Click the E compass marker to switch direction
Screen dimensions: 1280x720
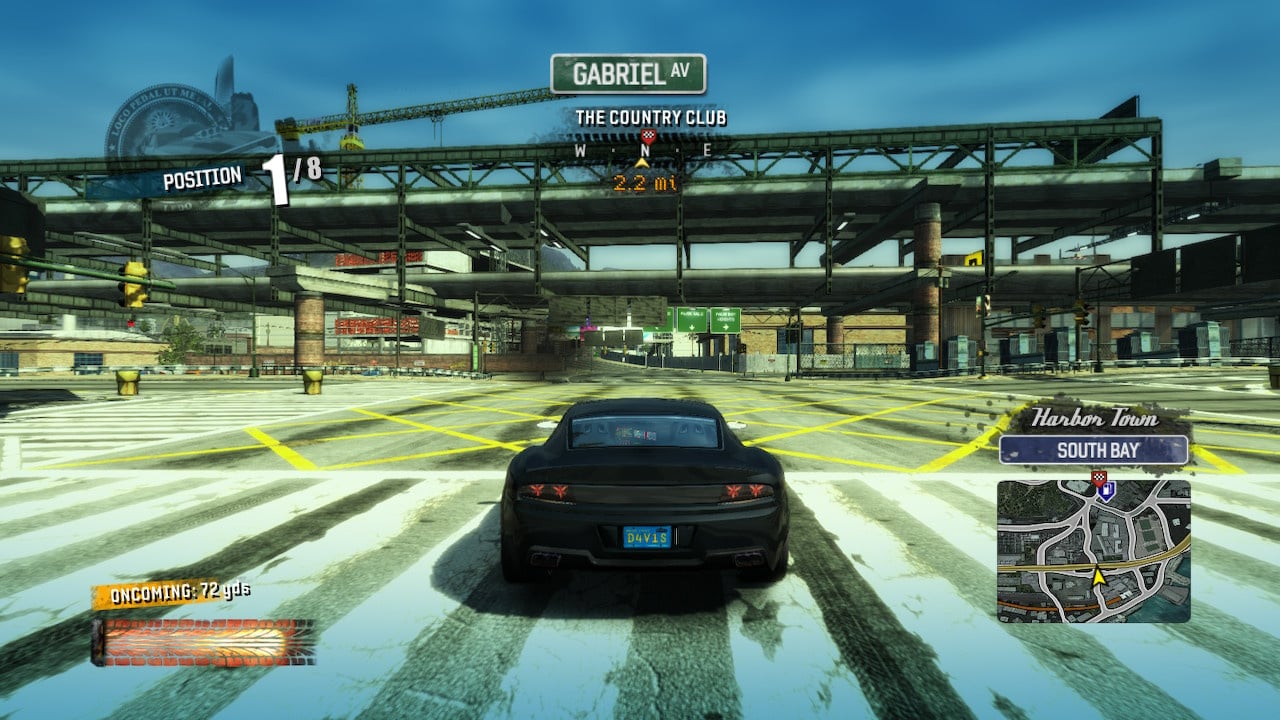709,148
